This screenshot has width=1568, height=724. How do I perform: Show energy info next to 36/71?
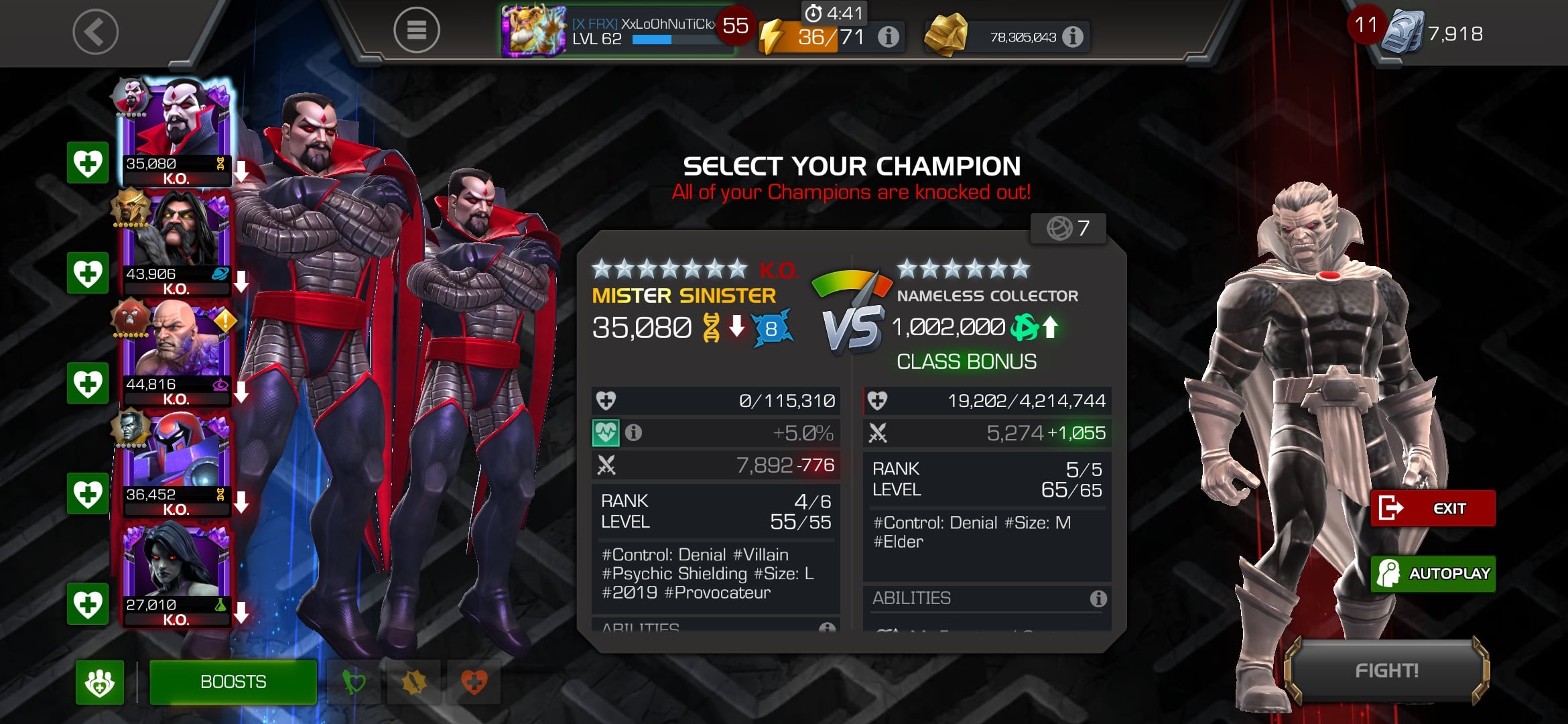[889, 37]
